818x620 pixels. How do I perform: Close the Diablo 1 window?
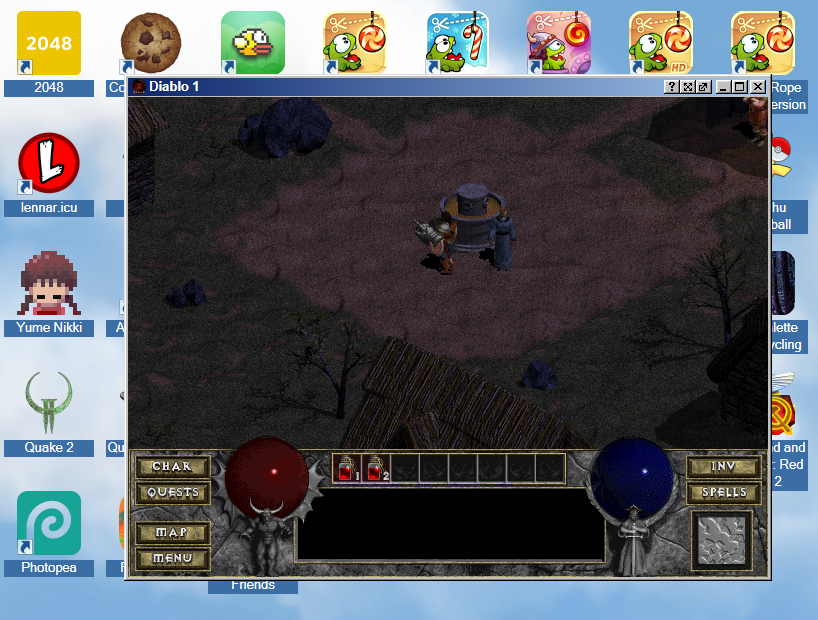click(x=758, y=87)
